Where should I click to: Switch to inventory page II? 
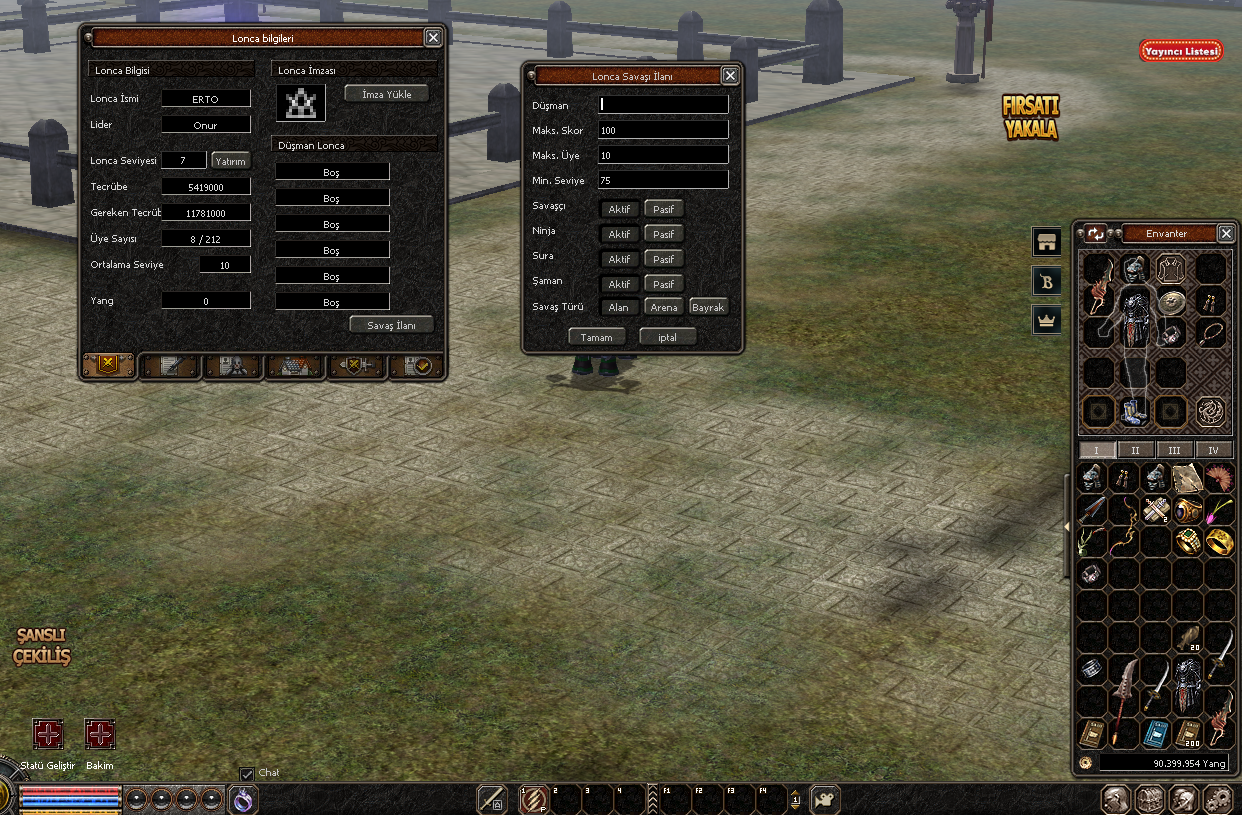(1135, 450)
